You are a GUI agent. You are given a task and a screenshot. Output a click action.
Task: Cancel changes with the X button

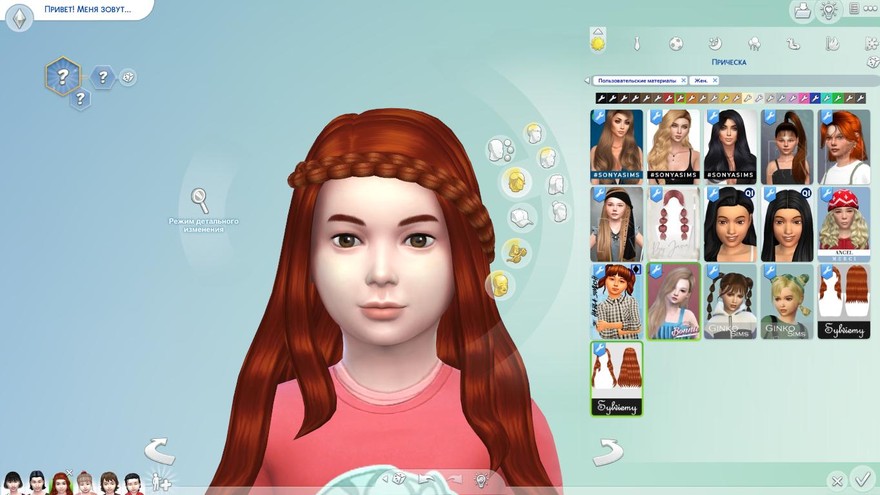click(x=837, y=481)
